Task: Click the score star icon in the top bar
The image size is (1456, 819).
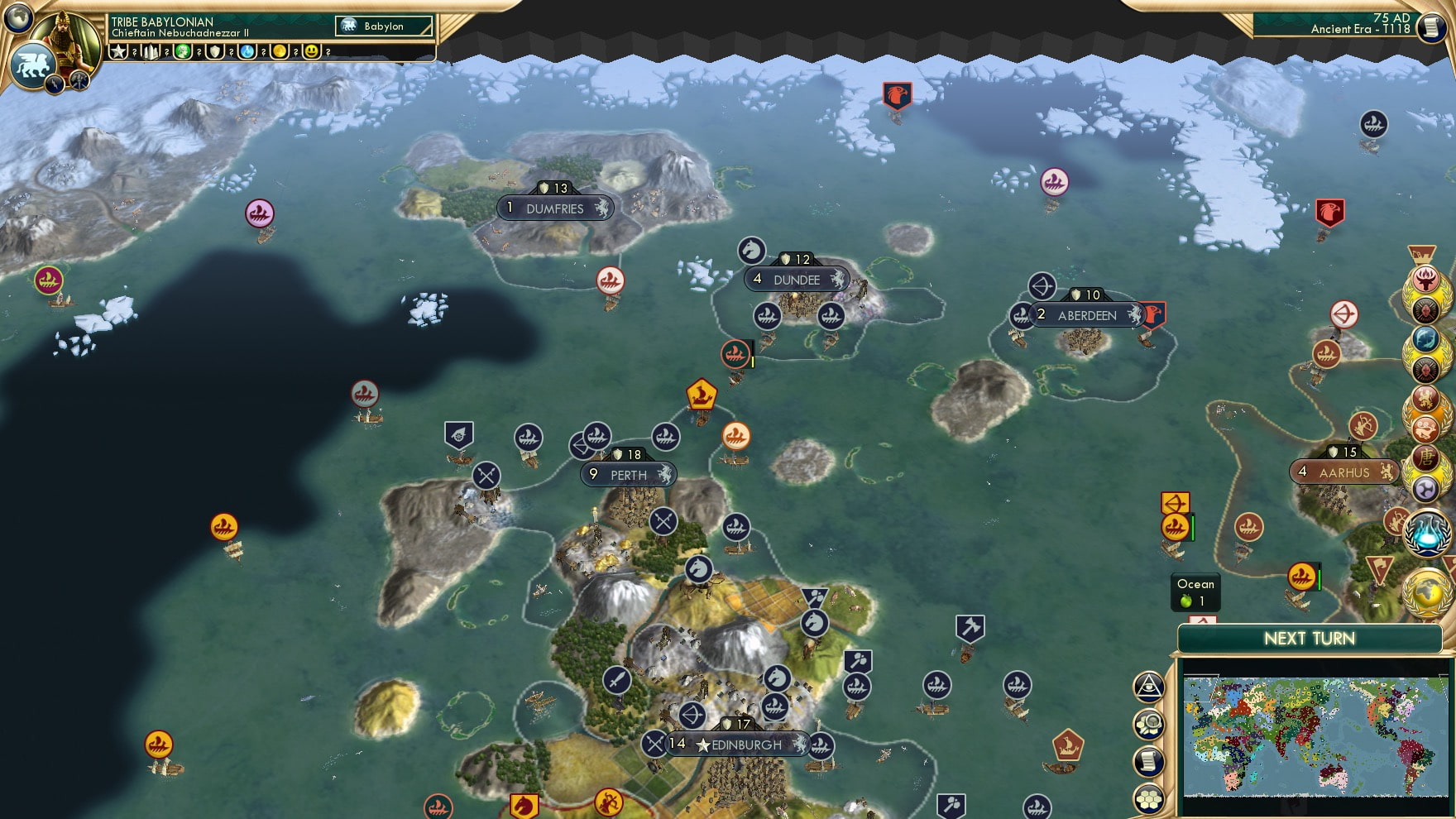Action: pos(117,52)
